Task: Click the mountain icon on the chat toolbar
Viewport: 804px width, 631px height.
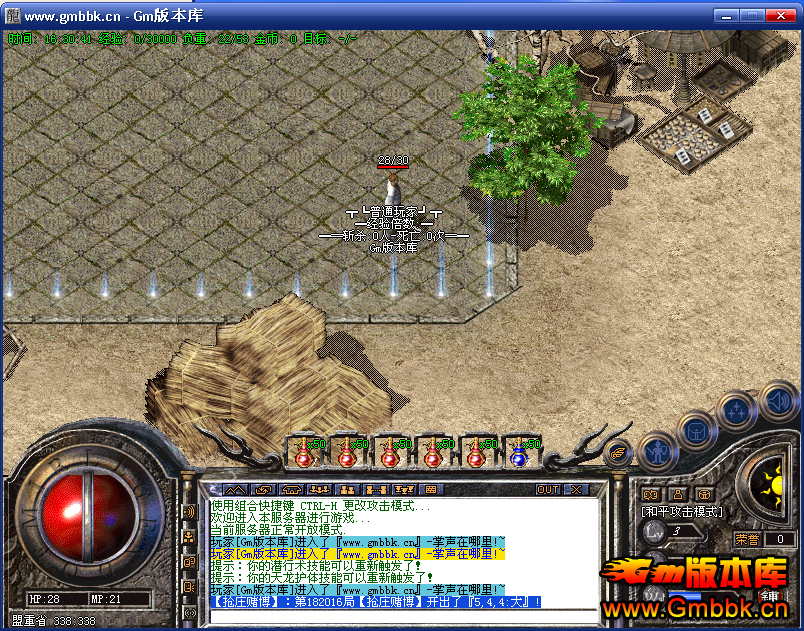Action: pyautogui.click(x=234, y=490)
